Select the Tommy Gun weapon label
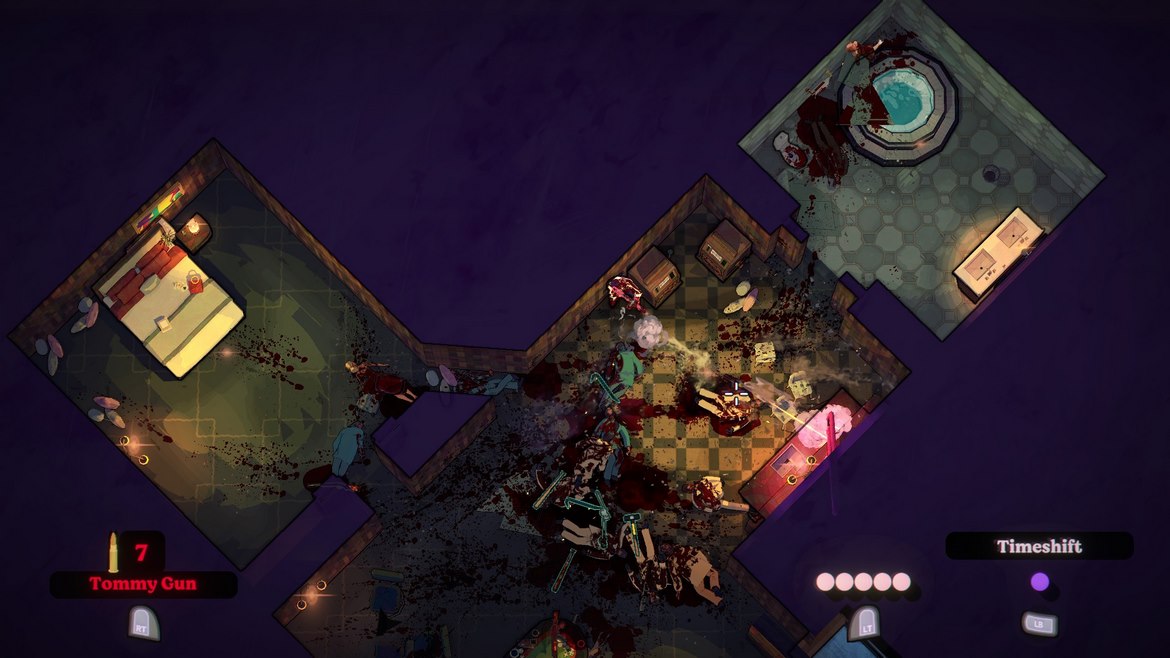The width and height of the screenshot is (1170, 658). 143,584
